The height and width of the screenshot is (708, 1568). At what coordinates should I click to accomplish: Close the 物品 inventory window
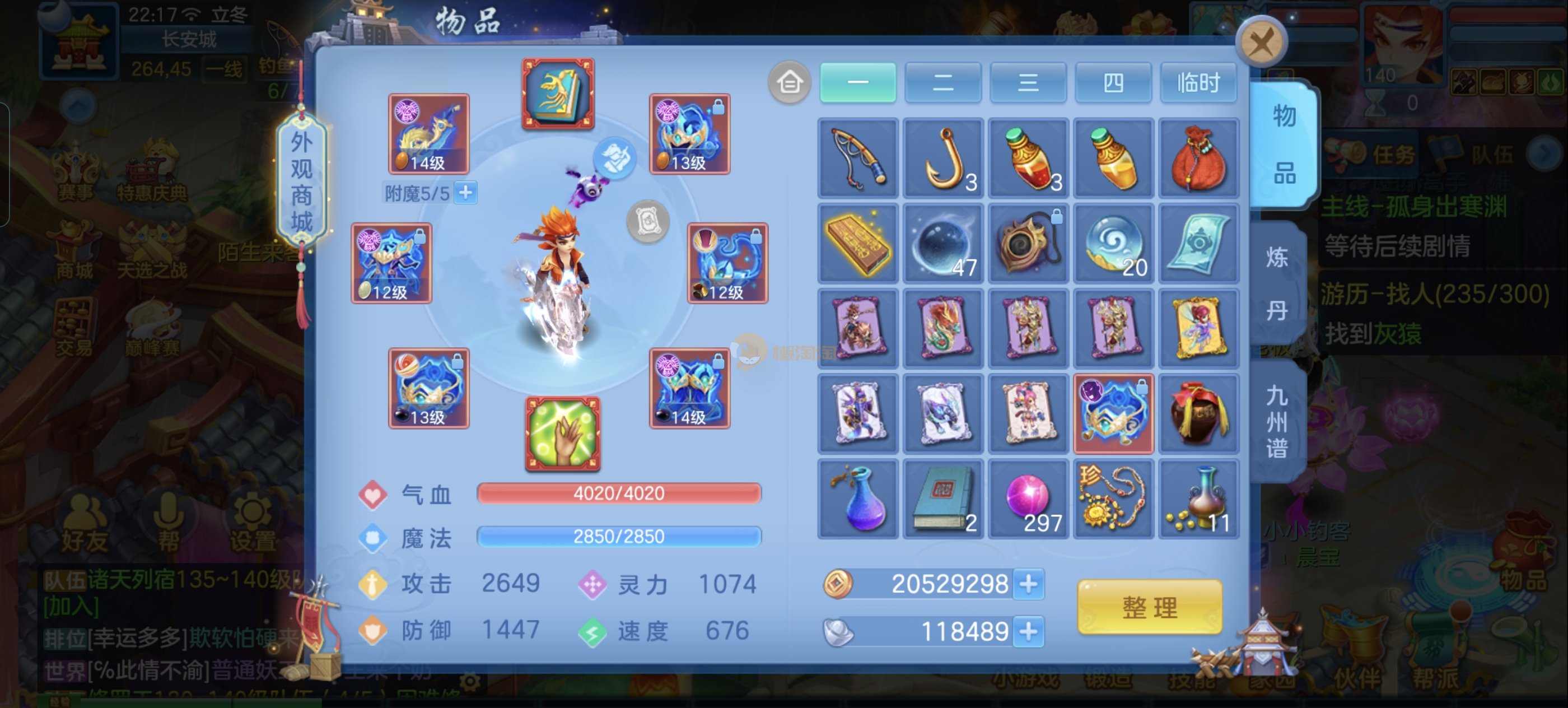(x=1261, y=42)
